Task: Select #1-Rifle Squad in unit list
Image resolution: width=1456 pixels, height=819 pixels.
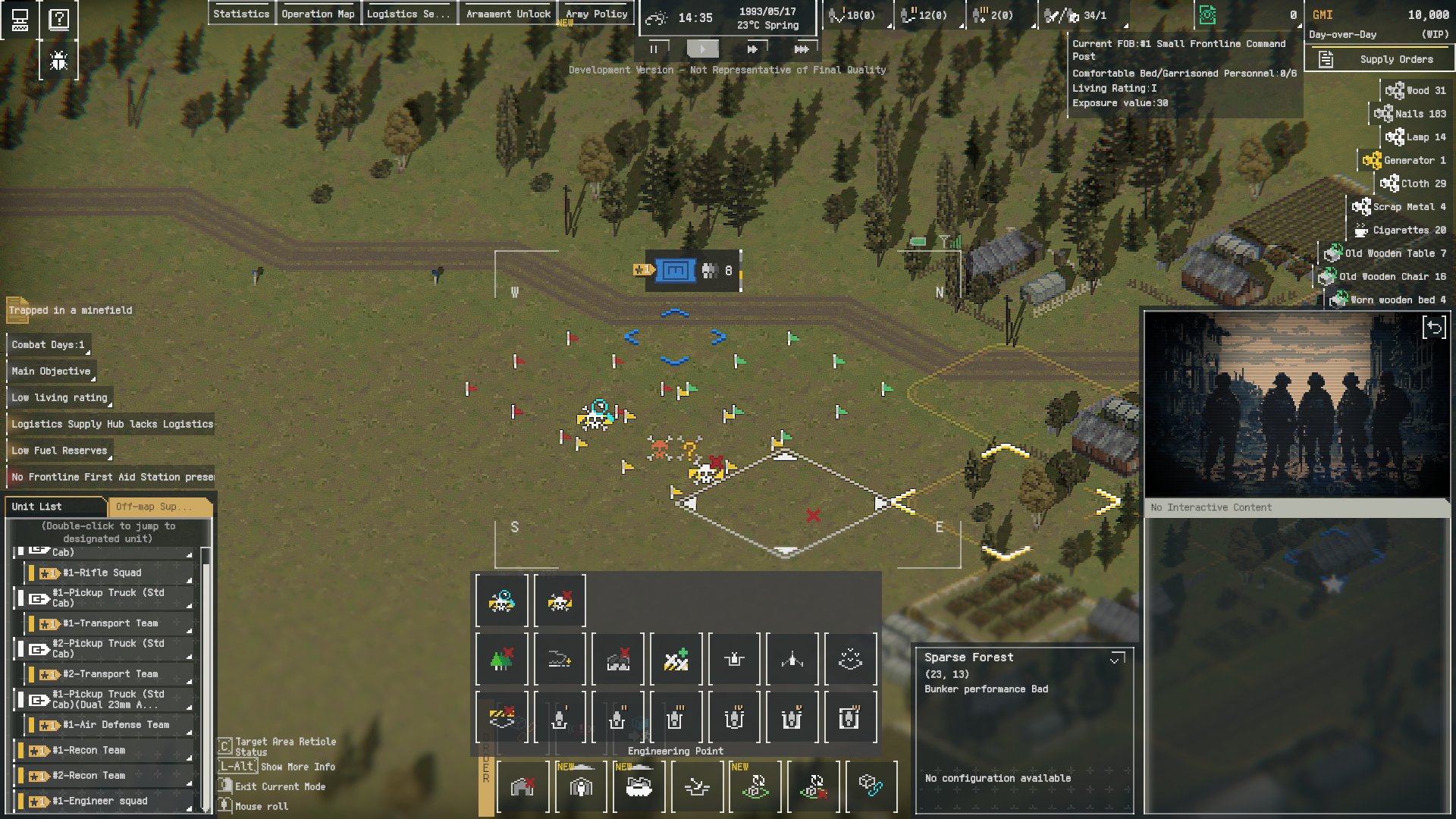Action: 102,573
